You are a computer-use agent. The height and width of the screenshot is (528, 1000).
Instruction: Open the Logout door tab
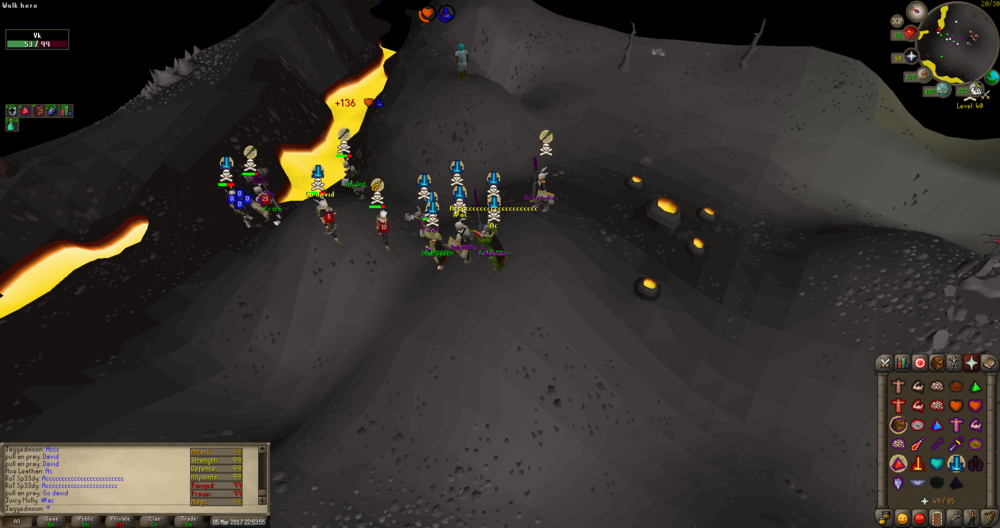[937, 517]
